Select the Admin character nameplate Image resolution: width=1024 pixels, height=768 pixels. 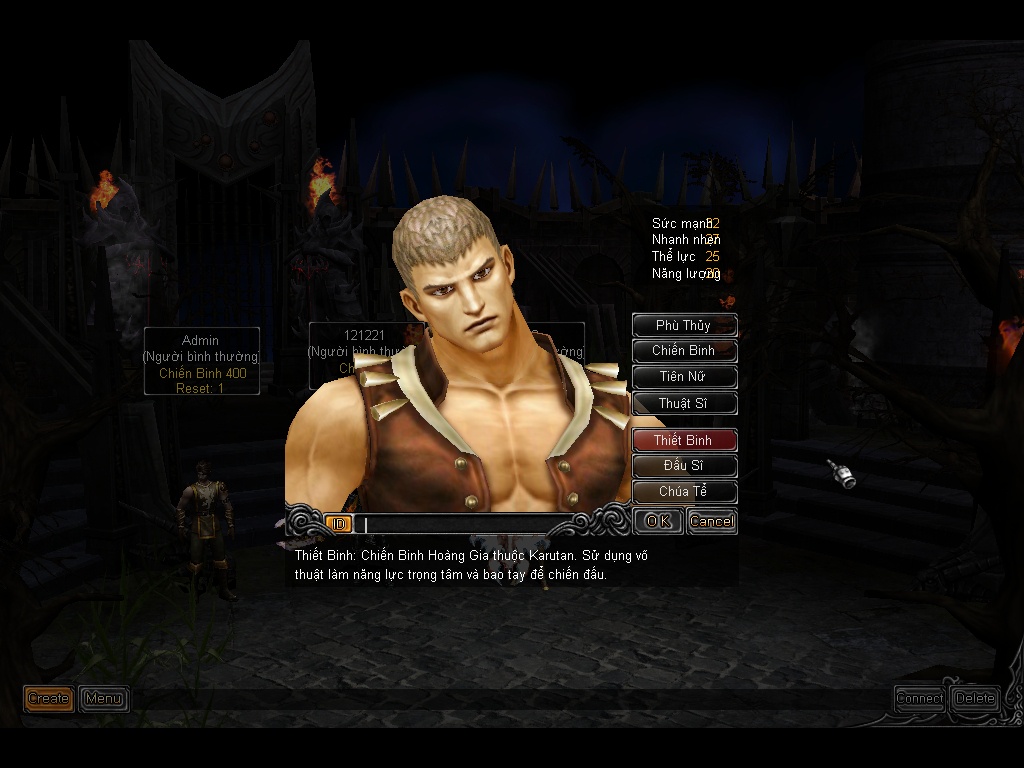(x=201, y=361)
